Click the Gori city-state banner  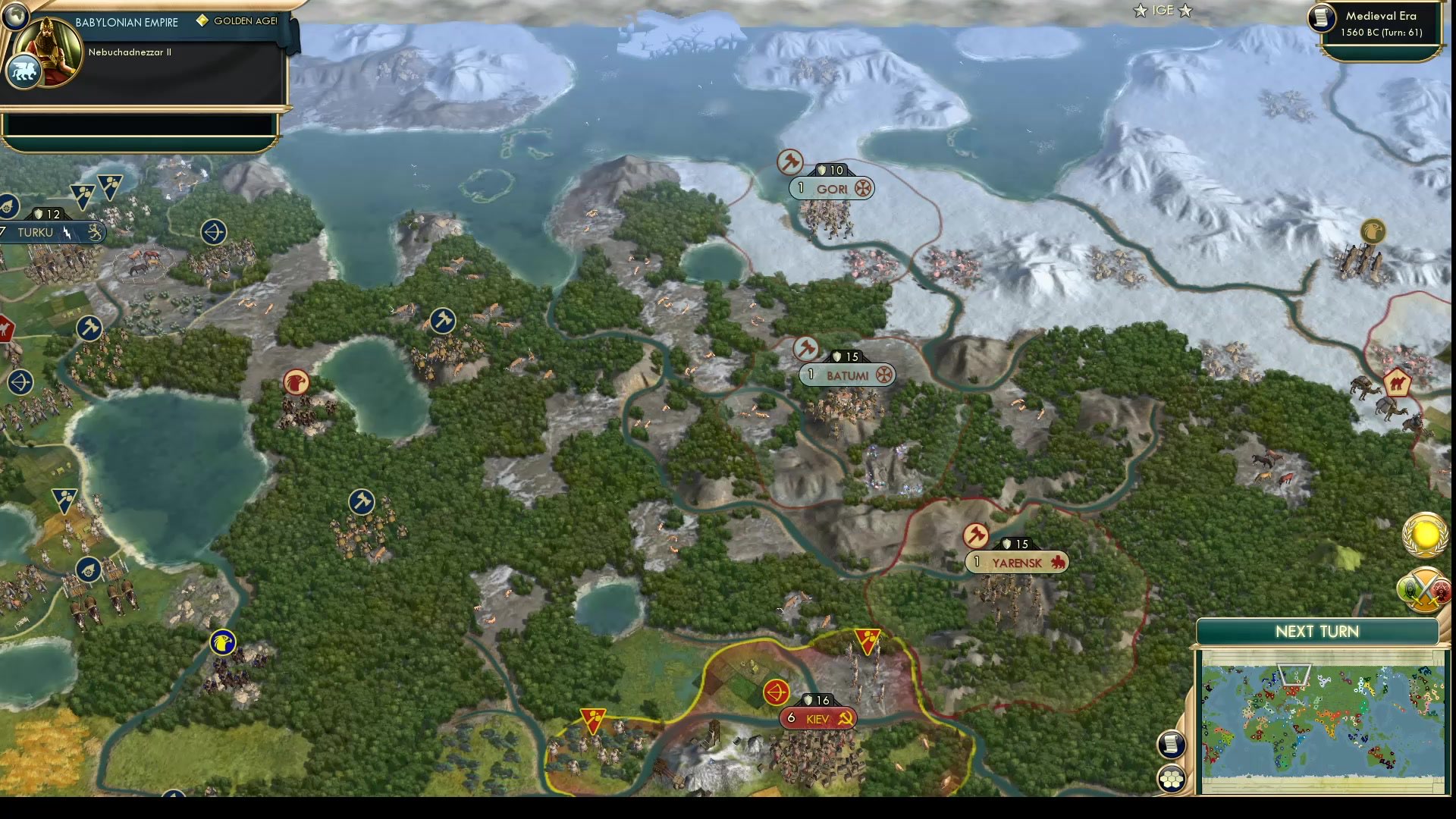pyautogui.click(x=833, y=187)
